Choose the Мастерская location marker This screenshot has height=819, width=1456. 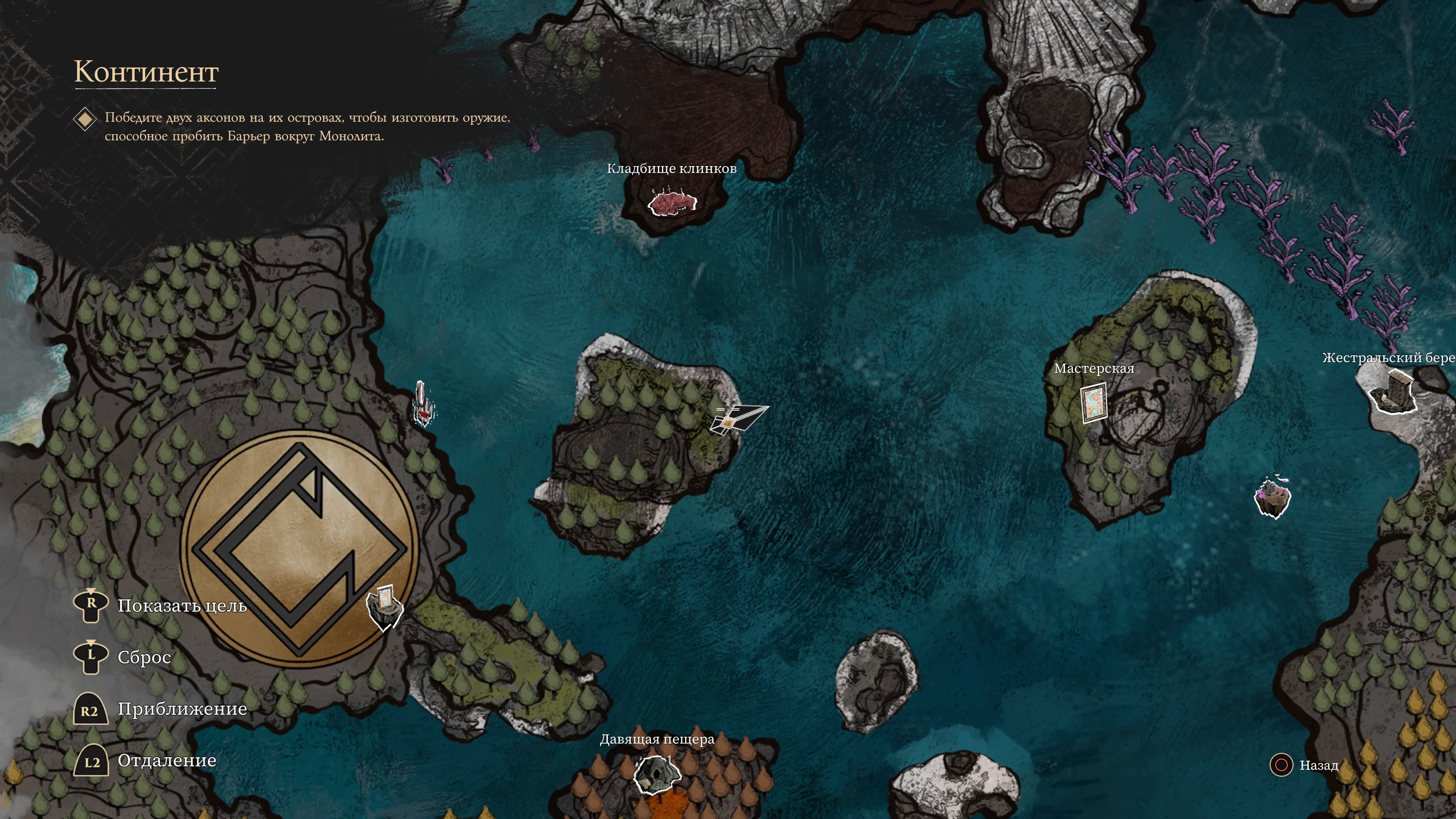(x=1093, y=402)
